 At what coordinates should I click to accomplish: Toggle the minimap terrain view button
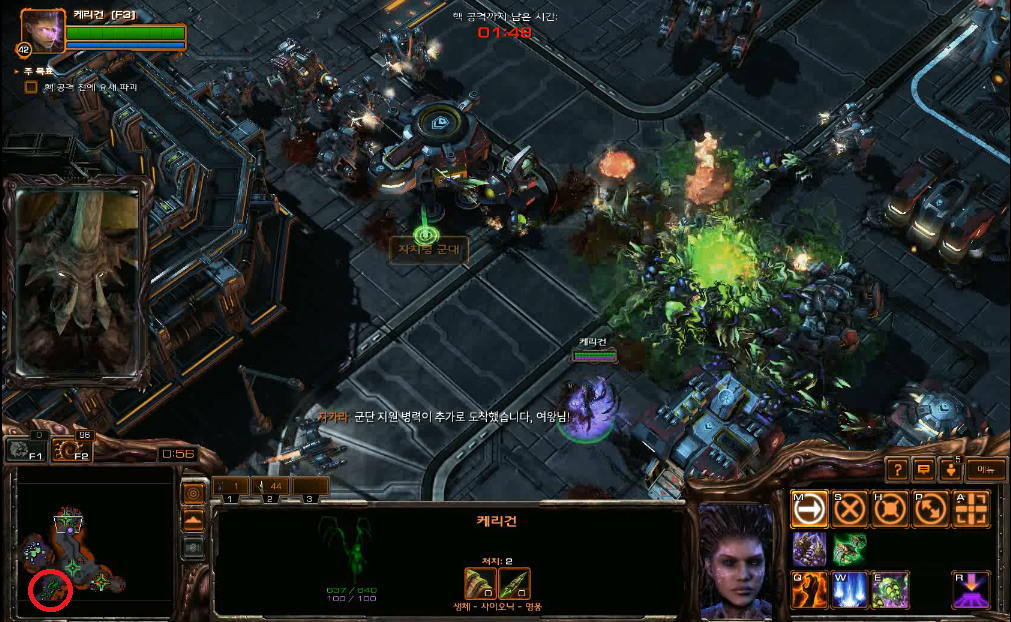pos(194,521)
